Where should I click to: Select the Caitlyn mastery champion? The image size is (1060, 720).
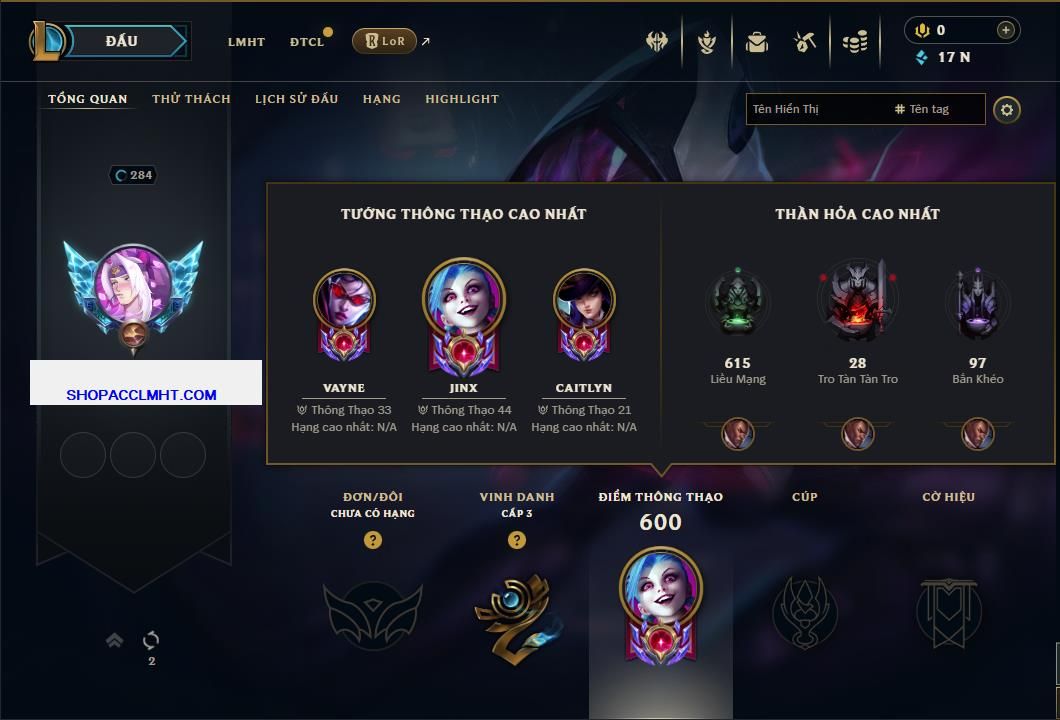point(584,310)
